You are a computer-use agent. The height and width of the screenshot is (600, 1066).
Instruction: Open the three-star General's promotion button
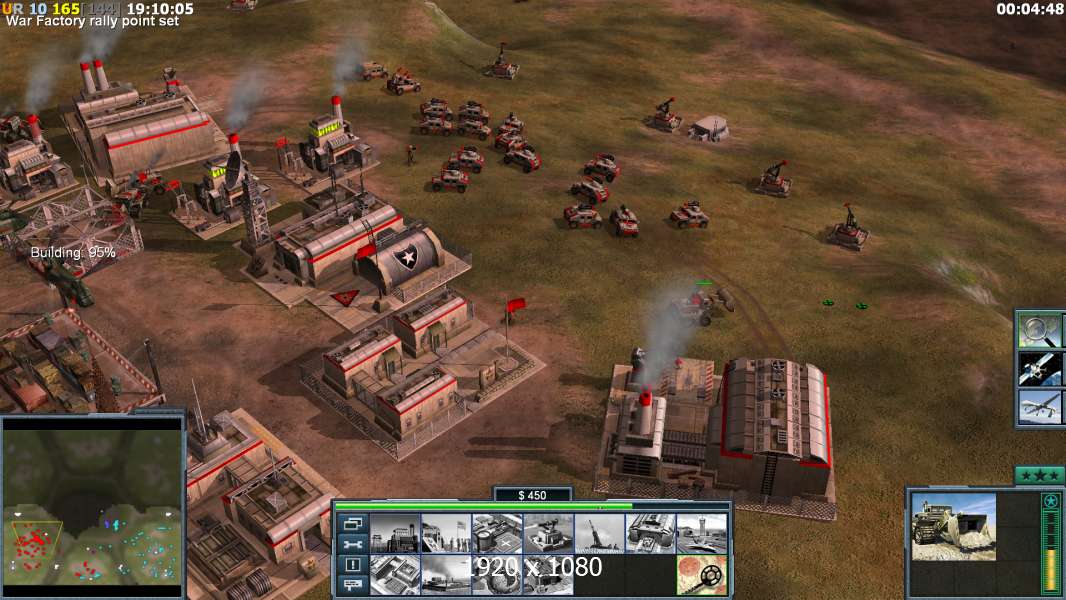point(1037,475)
